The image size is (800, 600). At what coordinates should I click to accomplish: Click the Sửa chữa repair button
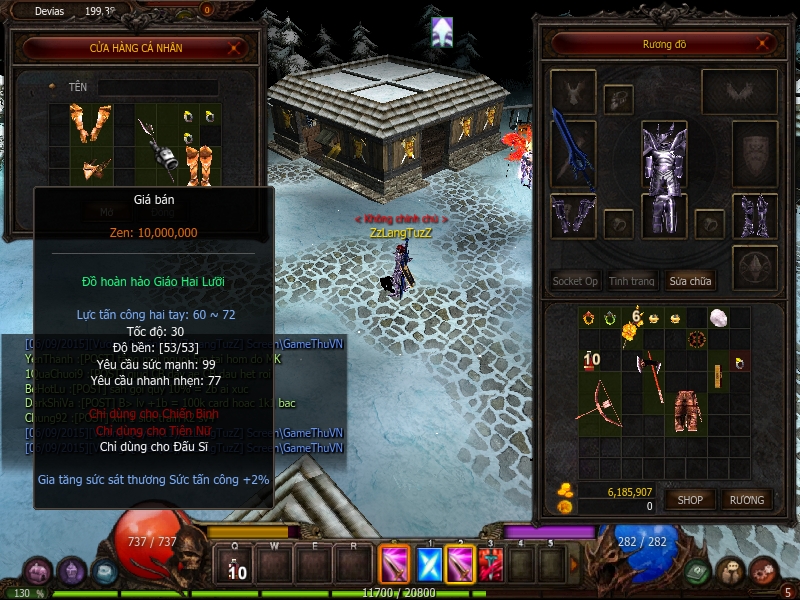pos(690,281)
